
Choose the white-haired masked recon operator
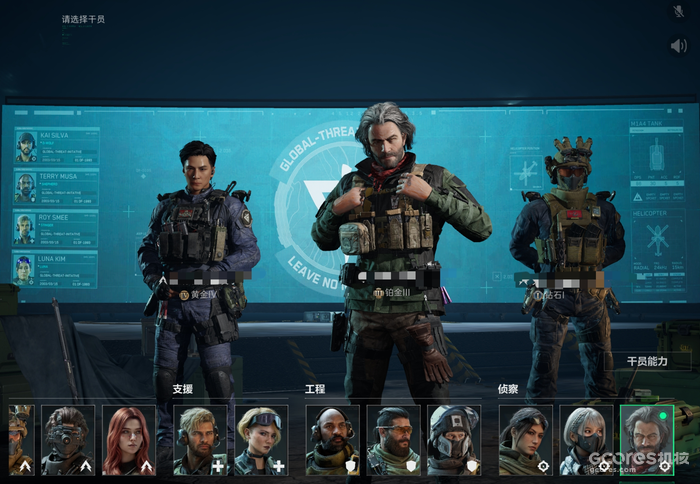pyautogui.click(x=586, y=439)
